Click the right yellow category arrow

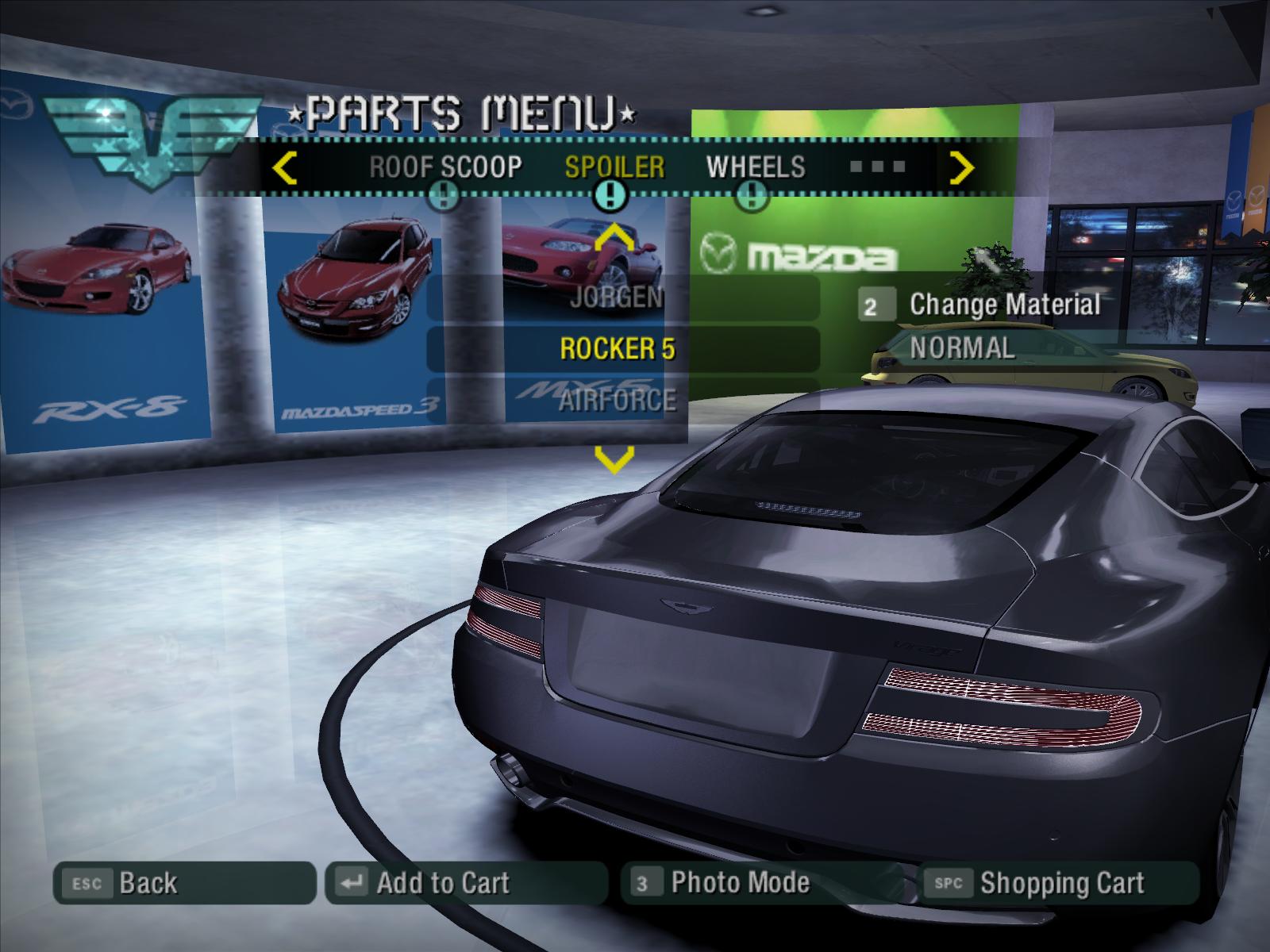pos(962,168)
